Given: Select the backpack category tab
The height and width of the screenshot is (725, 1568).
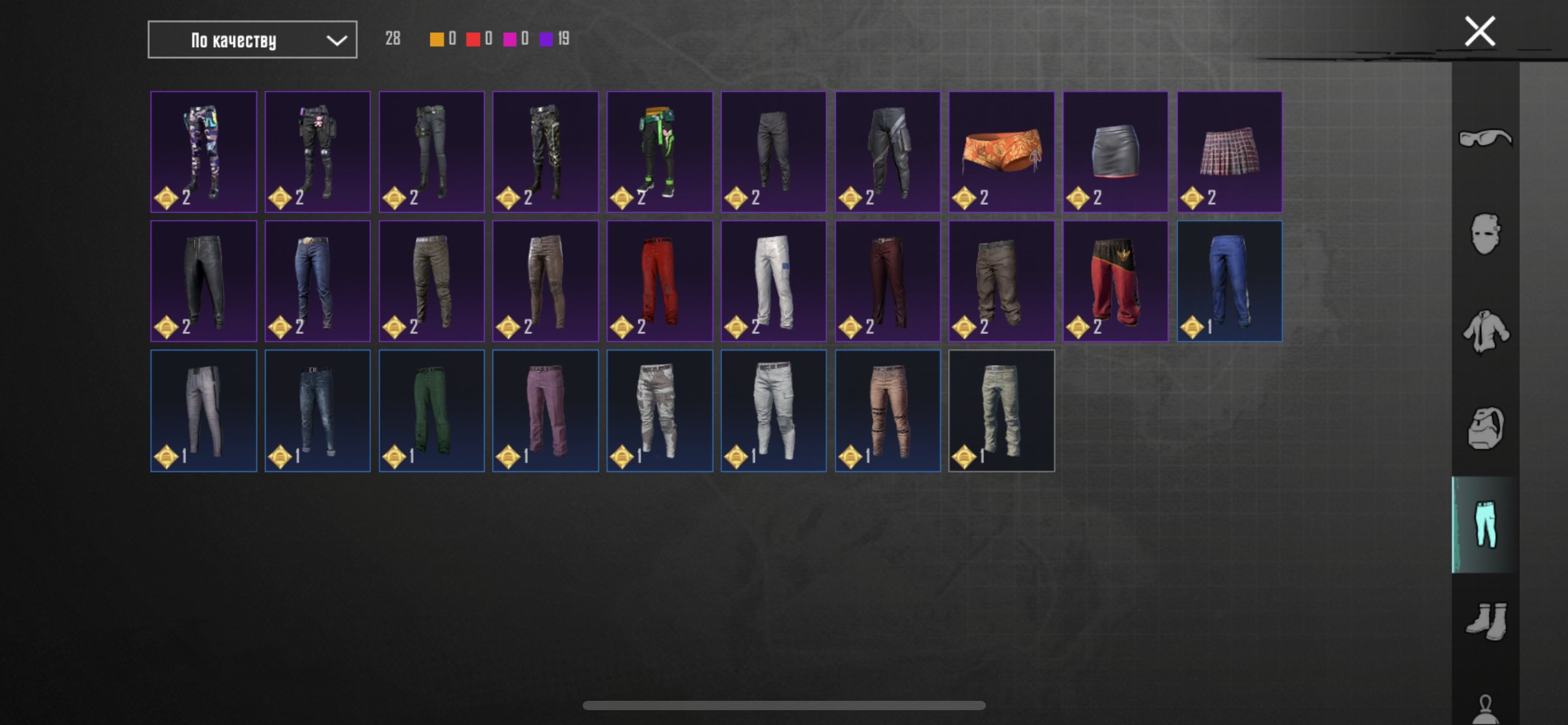Looking at the screenshot, I should point(1485,428).
